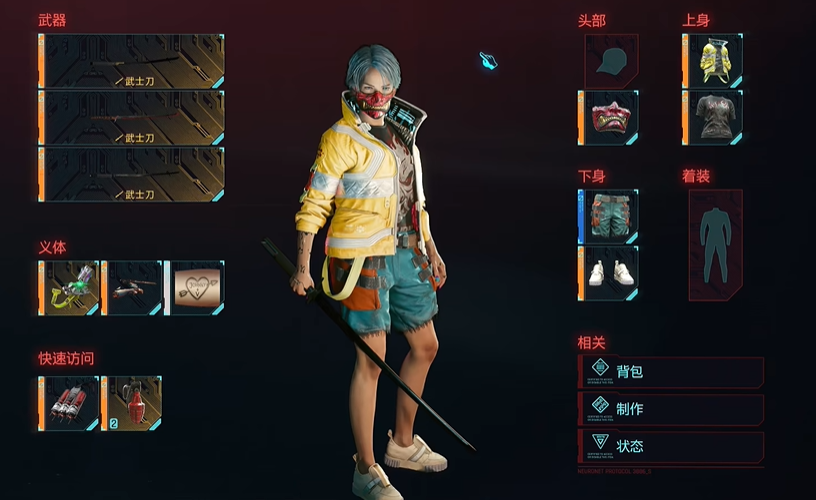Image resolution: width=816 pixels, height=500 pixels.
Task: Select the red oni mask slot
Action: (610, 117)
